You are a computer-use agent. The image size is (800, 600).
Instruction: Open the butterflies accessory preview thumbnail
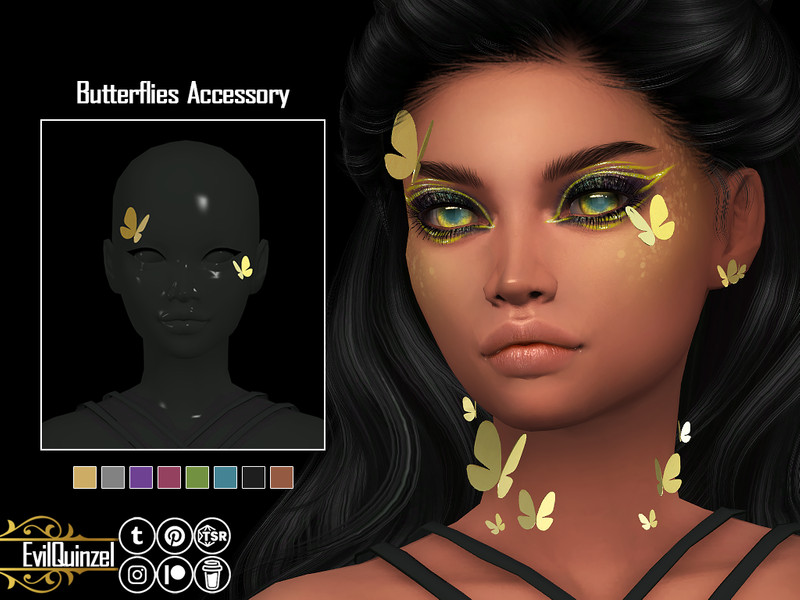[x=183, y=284]
